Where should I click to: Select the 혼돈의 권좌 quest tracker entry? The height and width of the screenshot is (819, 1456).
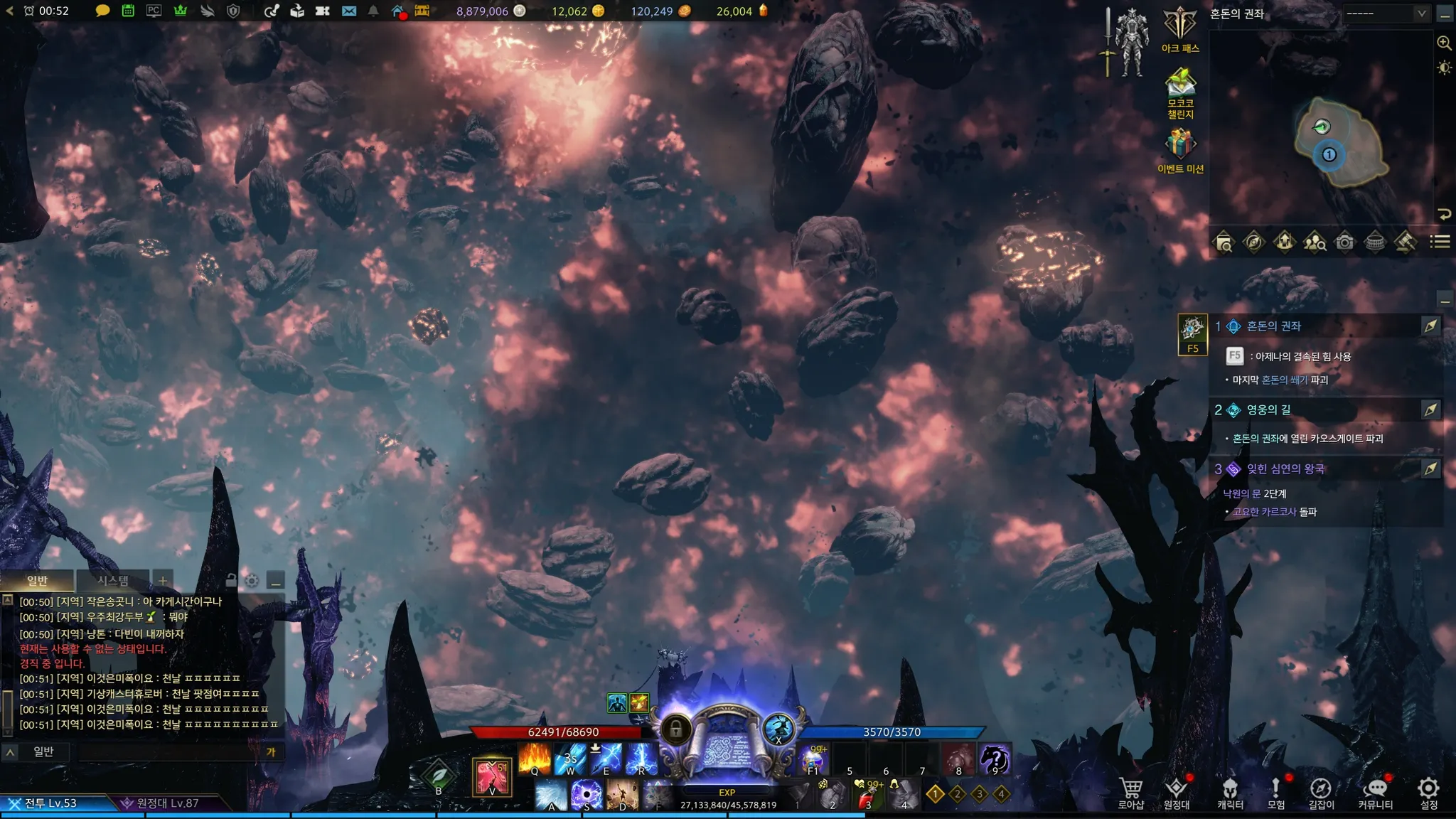pyautogui.click(x=1273, y=326)
